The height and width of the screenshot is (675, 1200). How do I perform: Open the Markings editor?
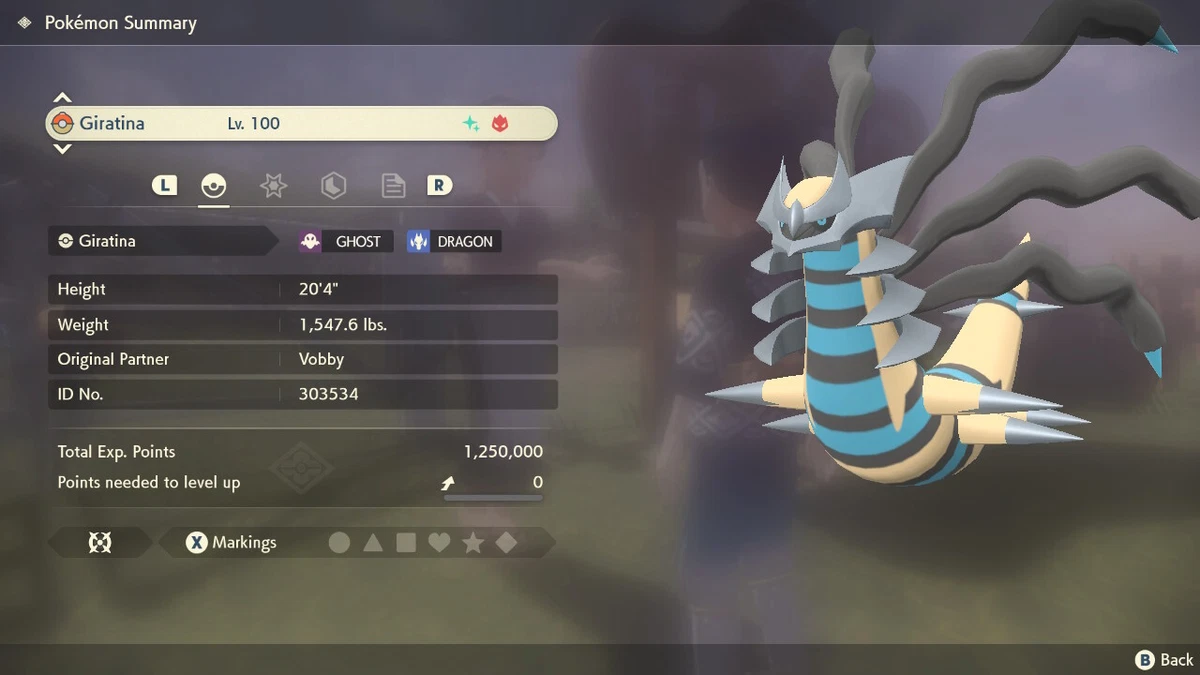coord(231,543)
